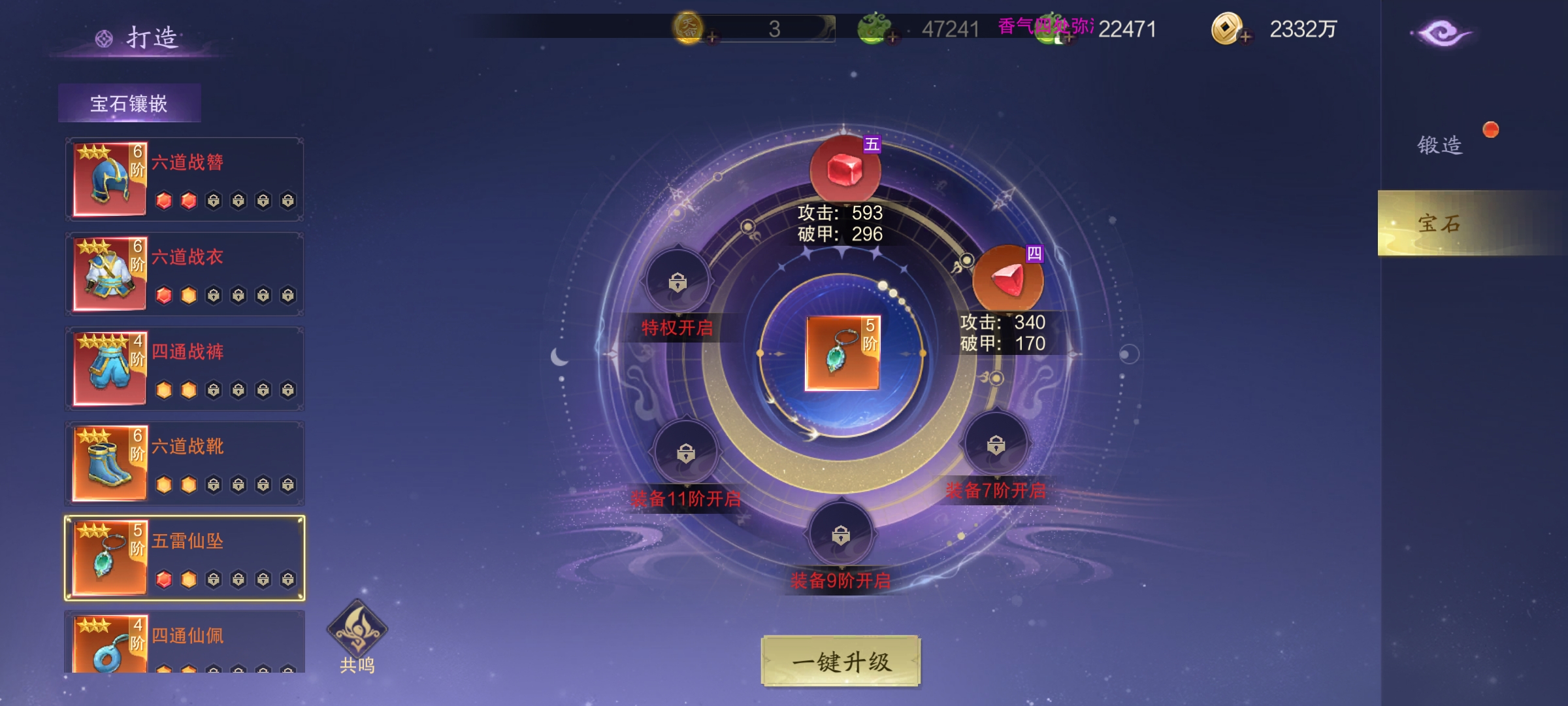Open the level-four red gem slot

(x=1007, y=280)
